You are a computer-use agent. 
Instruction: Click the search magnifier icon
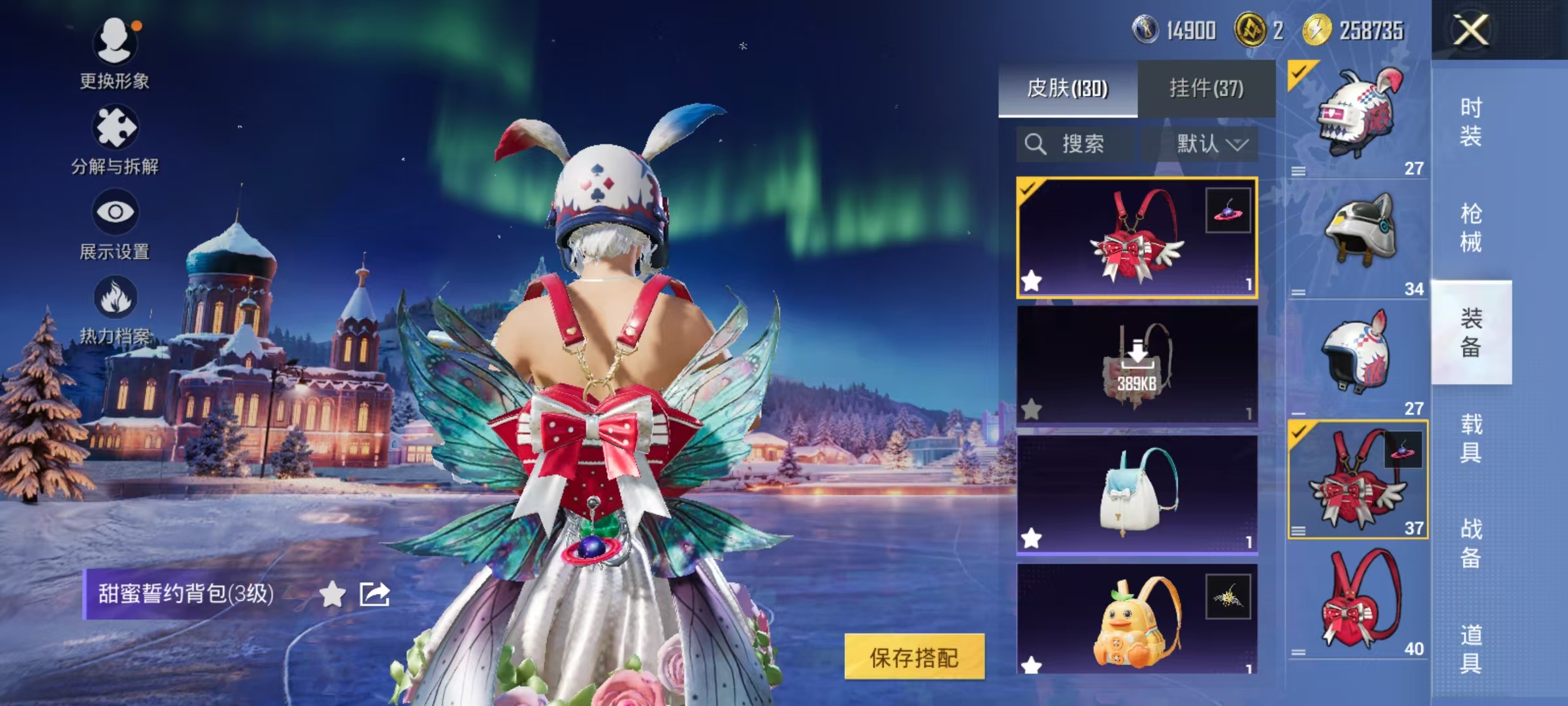[x=1036, y=144]
